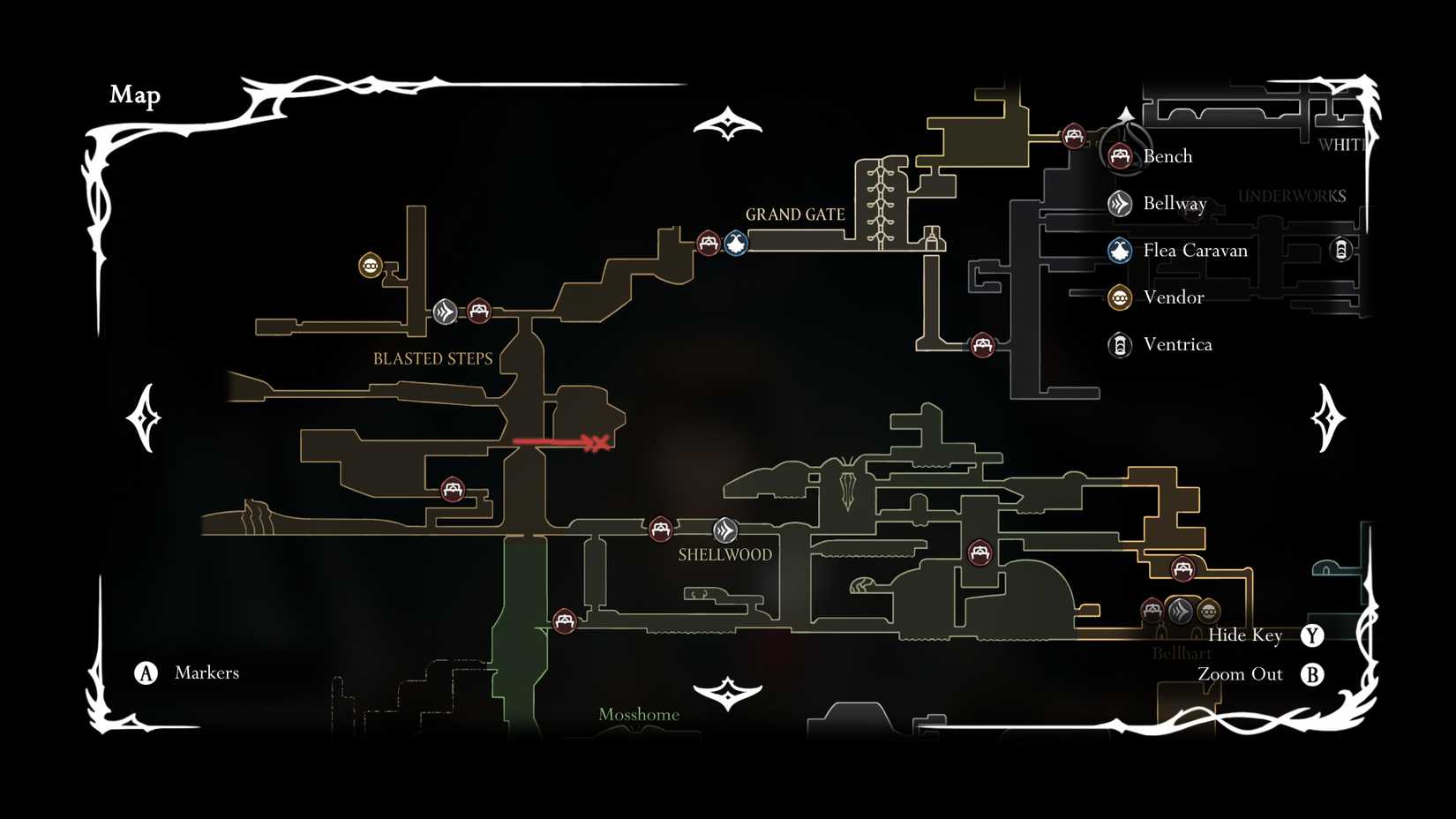Click the Bellway legend entry text
The width and height of the screenshot is (1456, 819).
click(x=1174, y=203)
